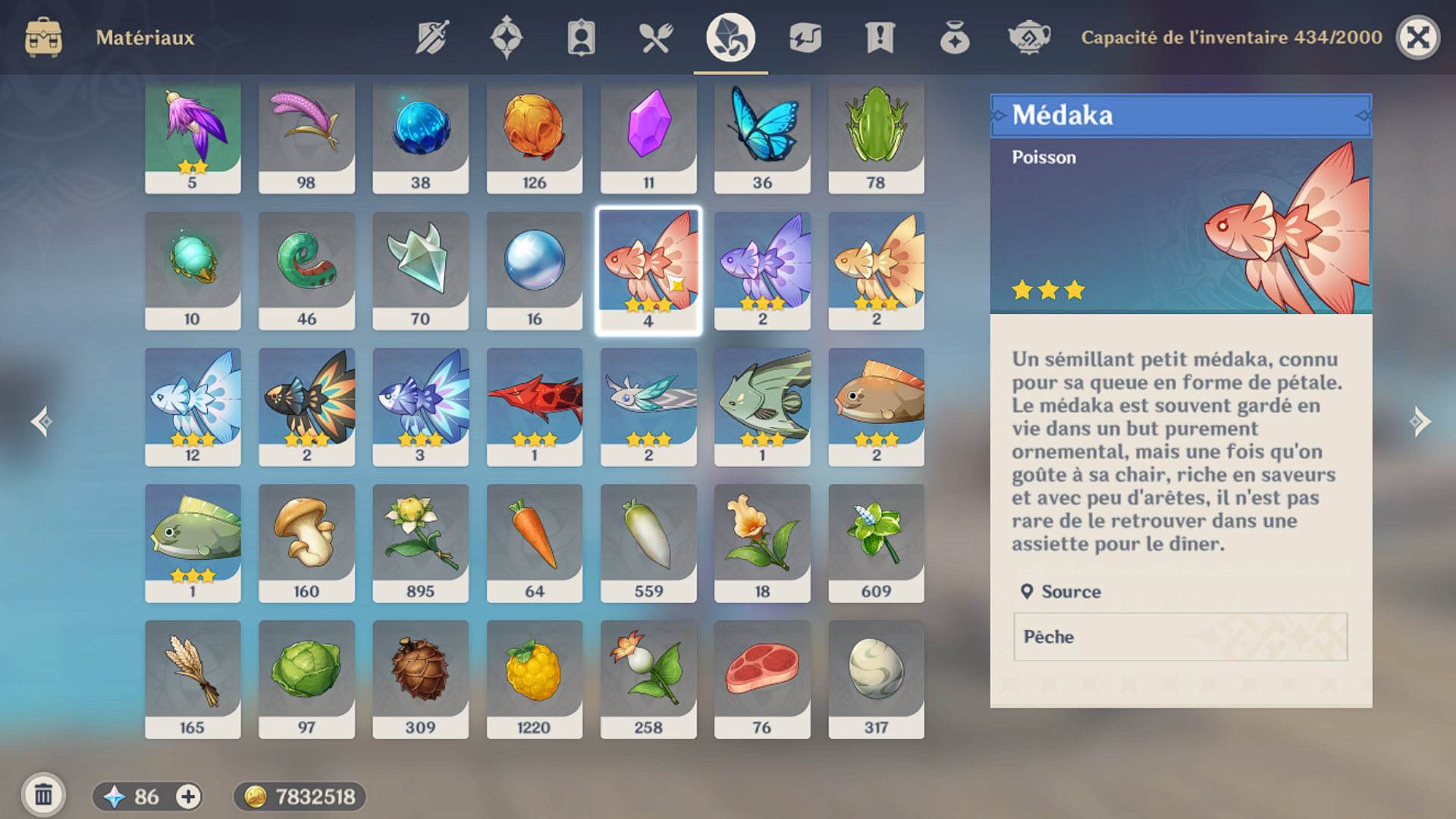Open the trash can delete mode
Viewport: 1456px width, 819px height.
(x=43, y=795)
